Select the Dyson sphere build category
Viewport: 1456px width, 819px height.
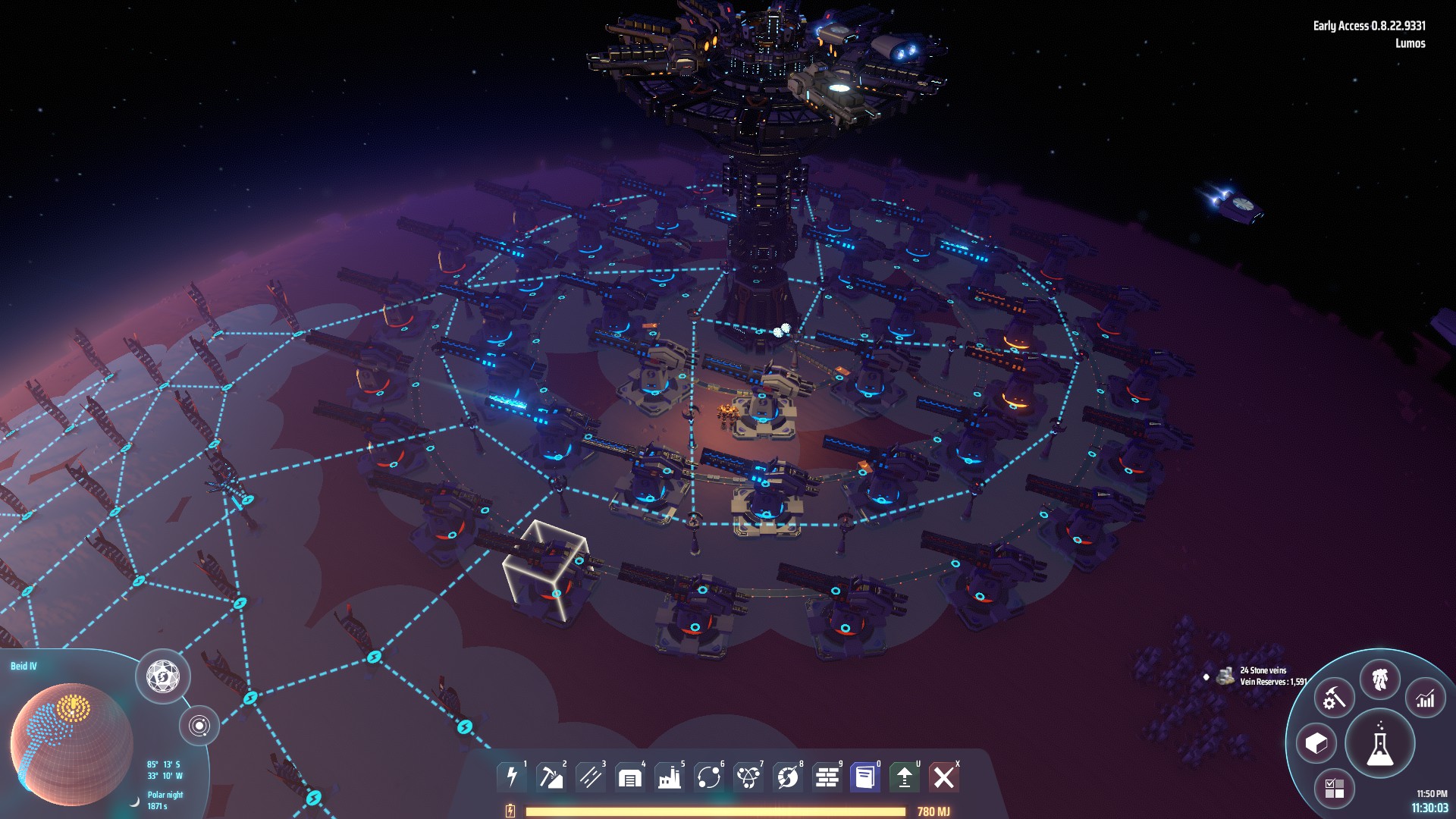(x=788, y=777)
